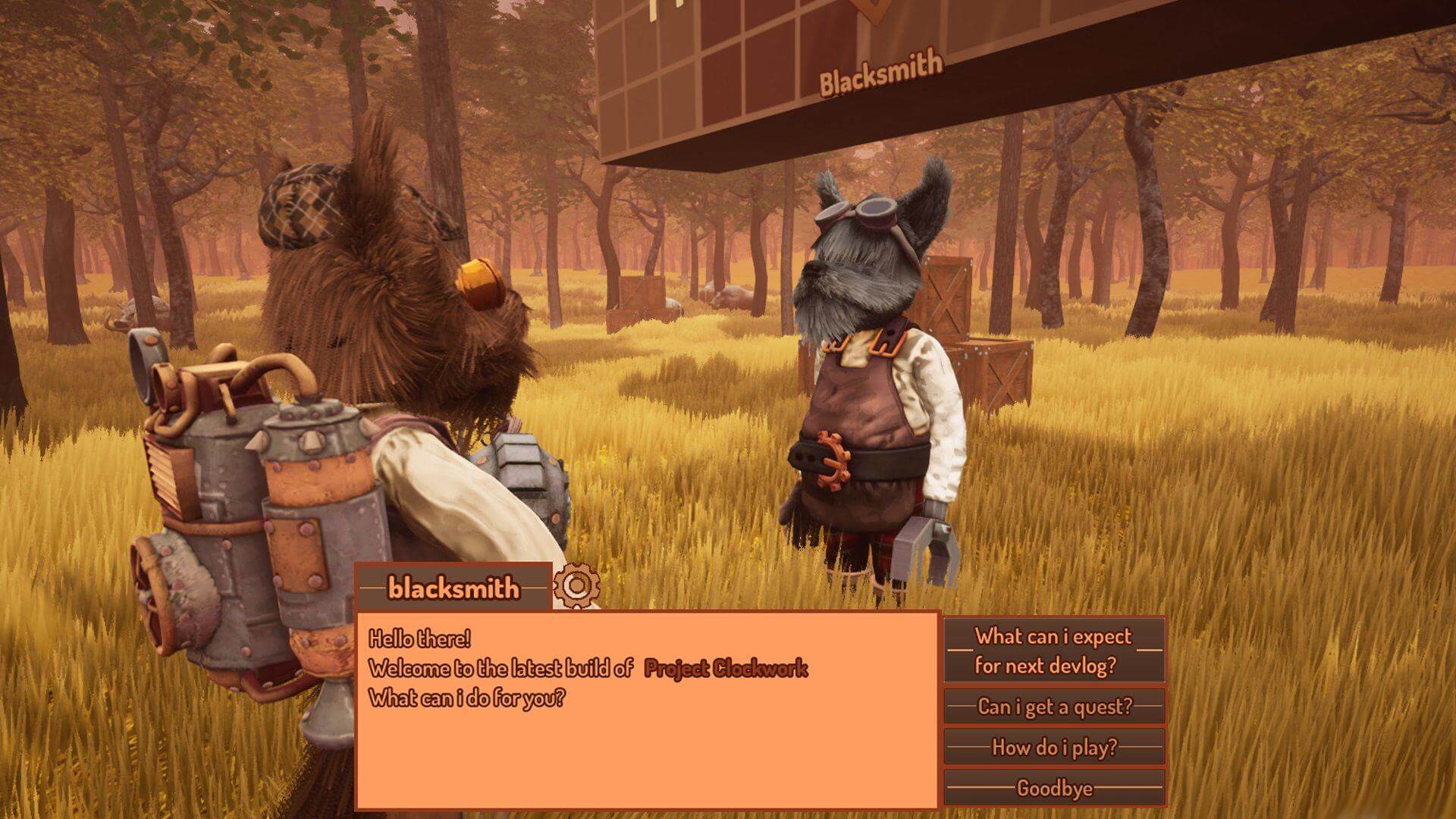
Task: Choose the 'Can i get a quest?' reply
Action: coord(1054,707)
